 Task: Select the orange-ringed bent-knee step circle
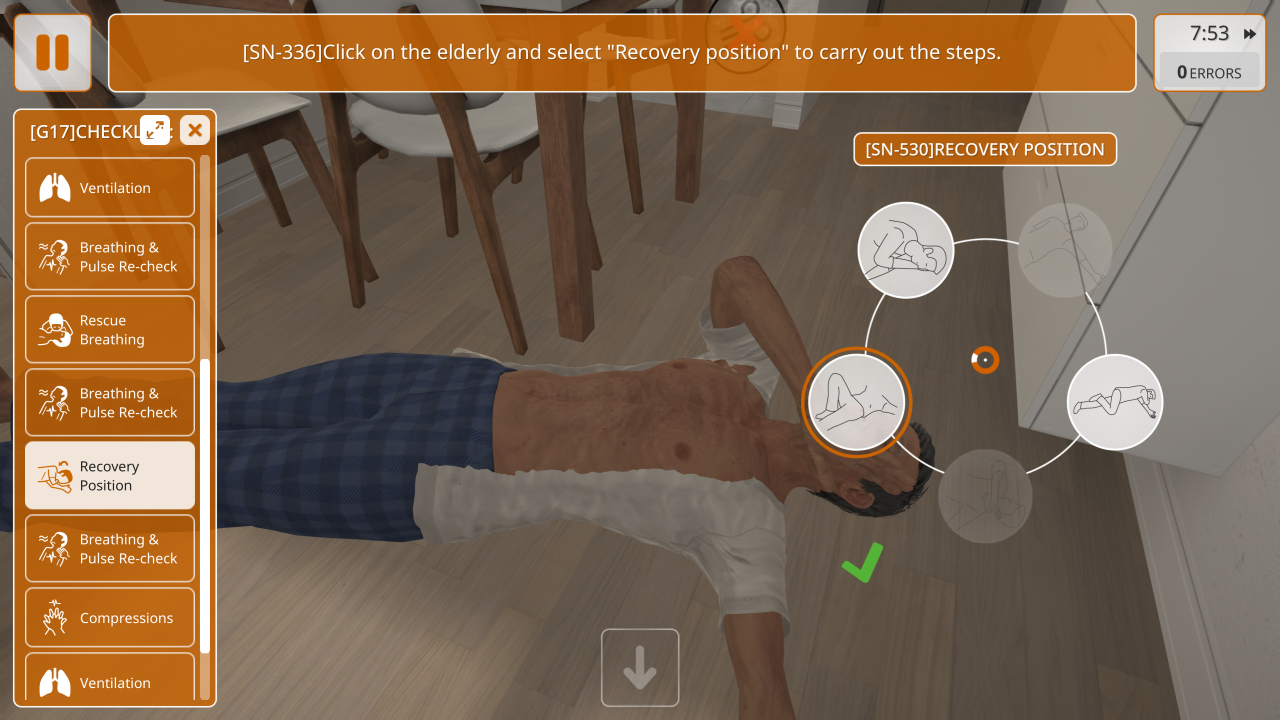pyautogui.click(x=856, y=402)
